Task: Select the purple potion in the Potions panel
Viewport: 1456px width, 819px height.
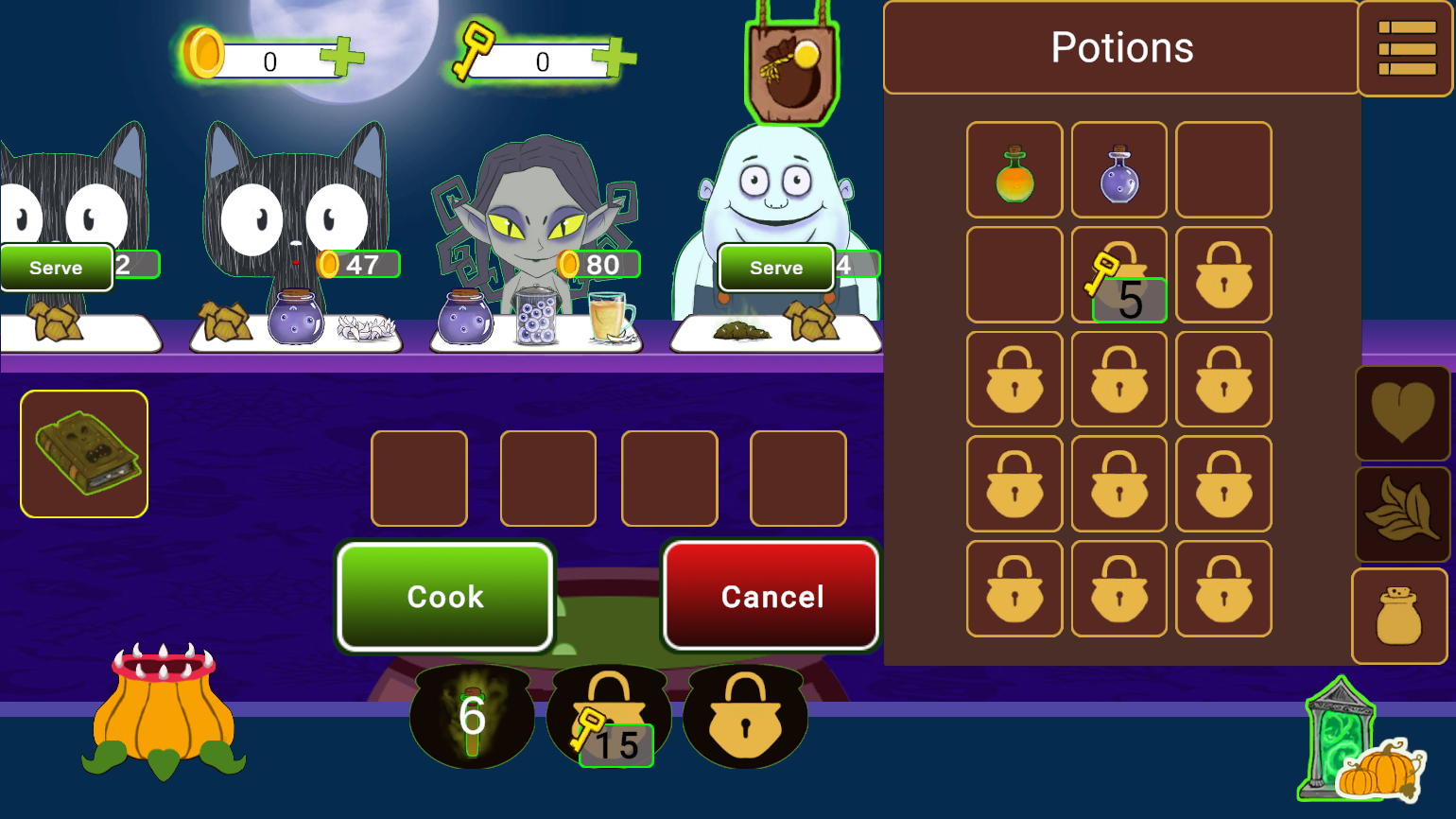Action: coord(1118,168)
